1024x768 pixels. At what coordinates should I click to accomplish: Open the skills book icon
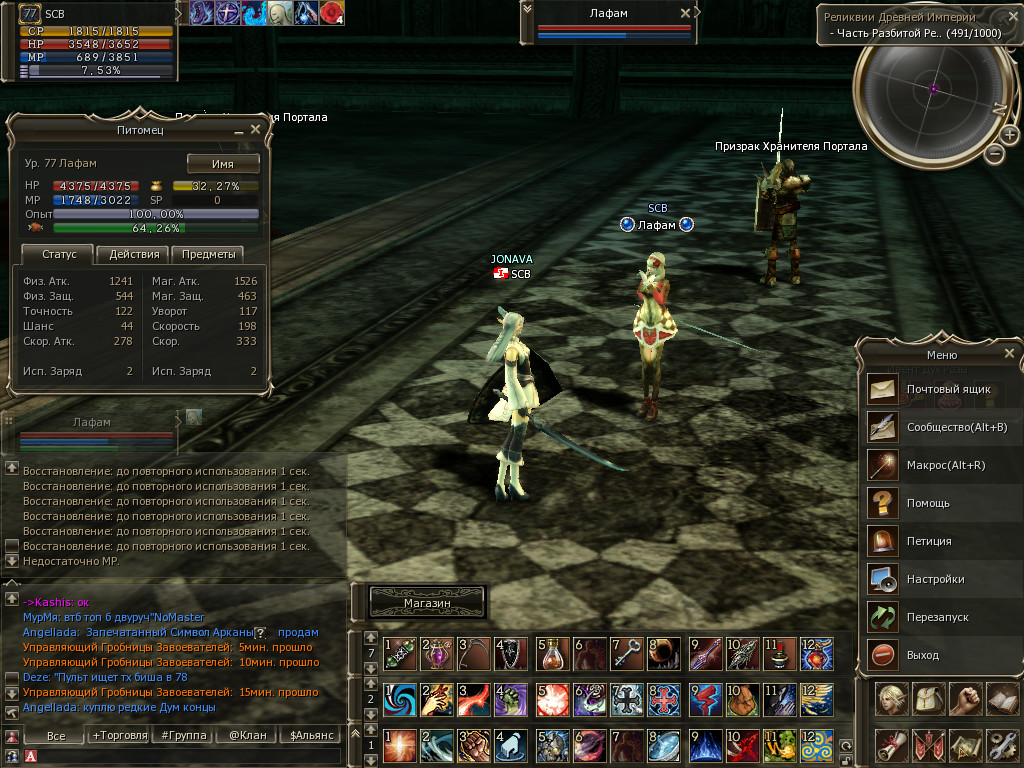tap(1001, 699)
